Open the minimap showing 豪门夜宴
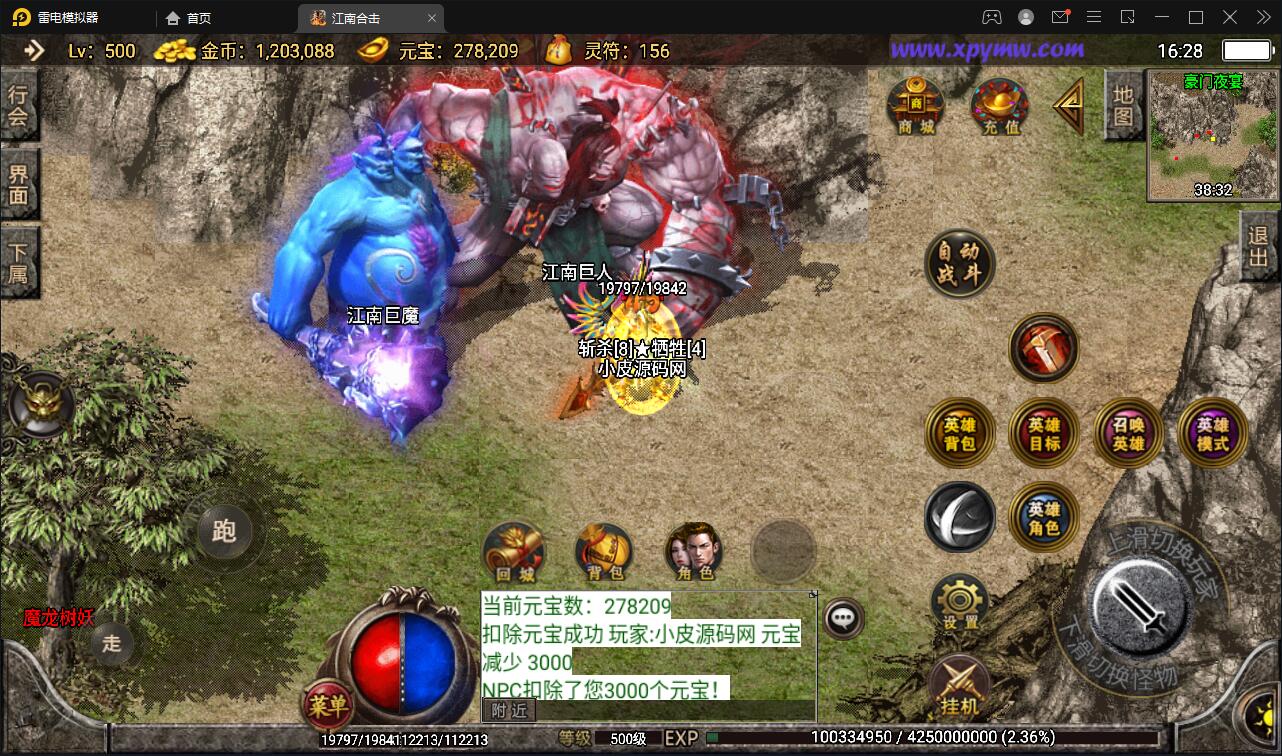 [1211, 136]
